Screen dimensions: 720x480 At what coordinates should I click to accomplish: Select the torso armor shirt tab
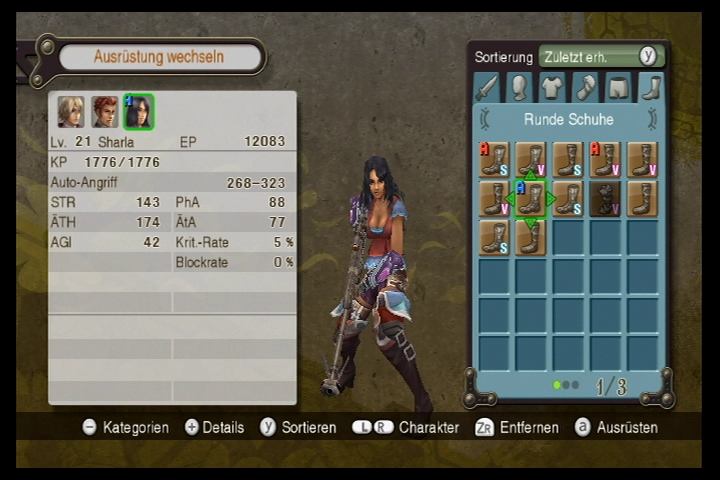point(552,87)
